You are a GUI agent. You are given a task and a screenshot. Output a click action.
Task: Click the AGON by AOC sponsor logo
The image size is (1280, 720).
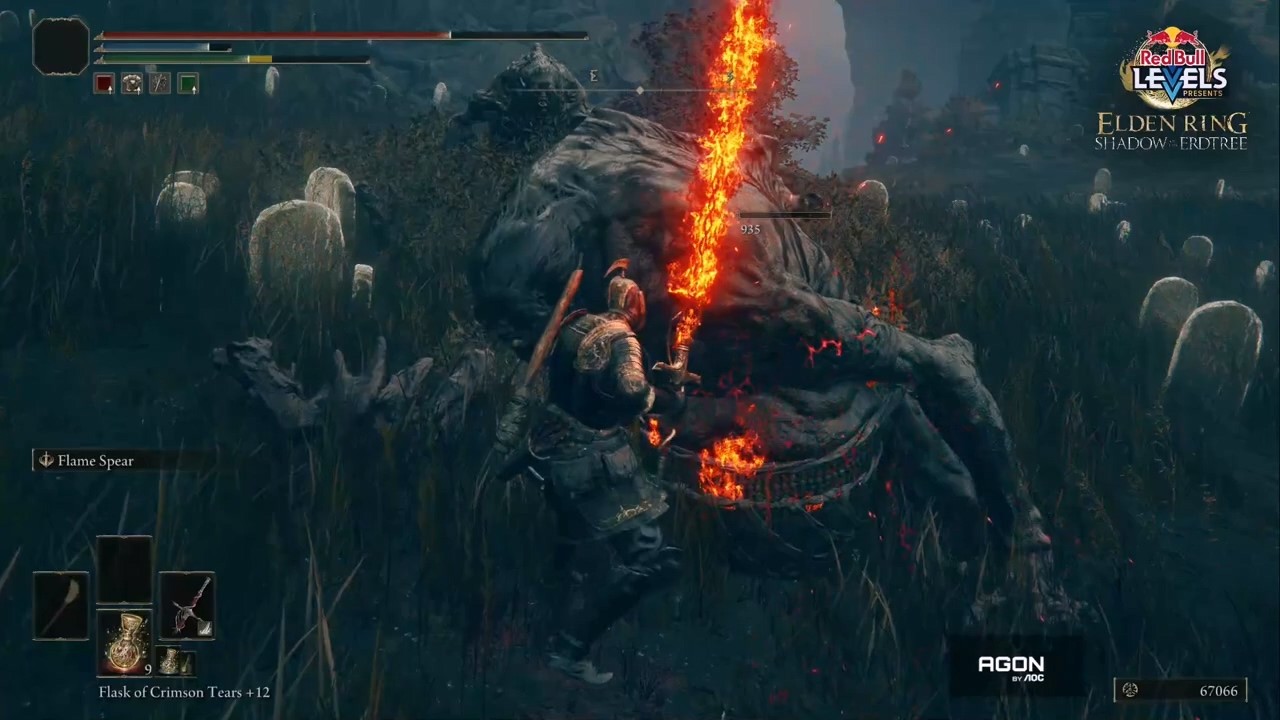[x=1011, y=666]
